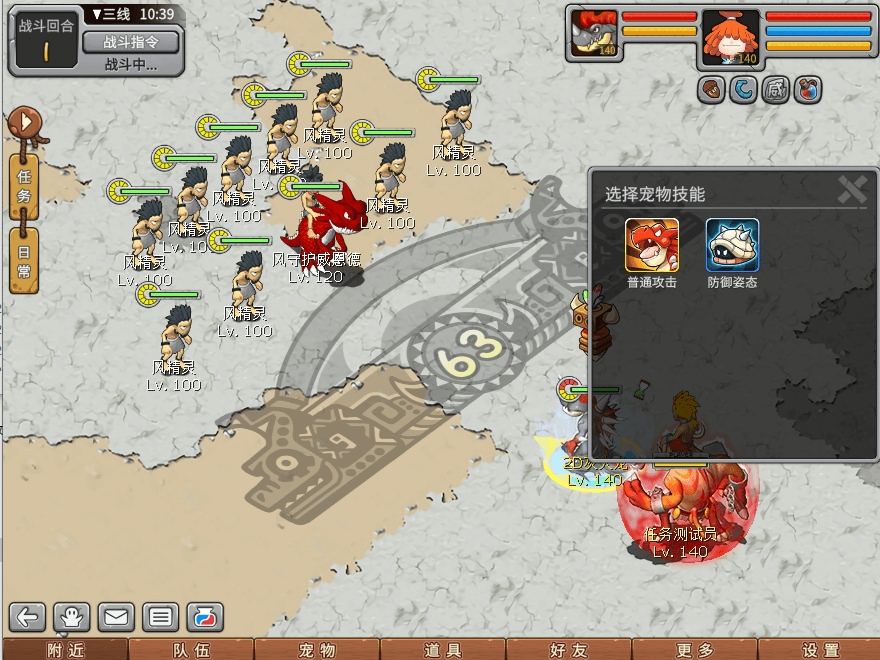
Task: Open the 任务 quest tag
Action: coord(24,187)
